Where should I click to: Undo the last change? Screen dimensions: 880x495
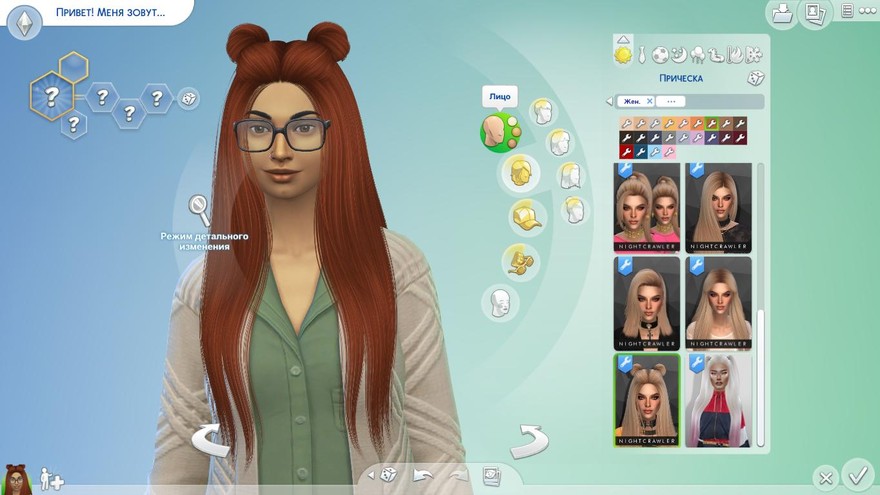coord(422,474)
